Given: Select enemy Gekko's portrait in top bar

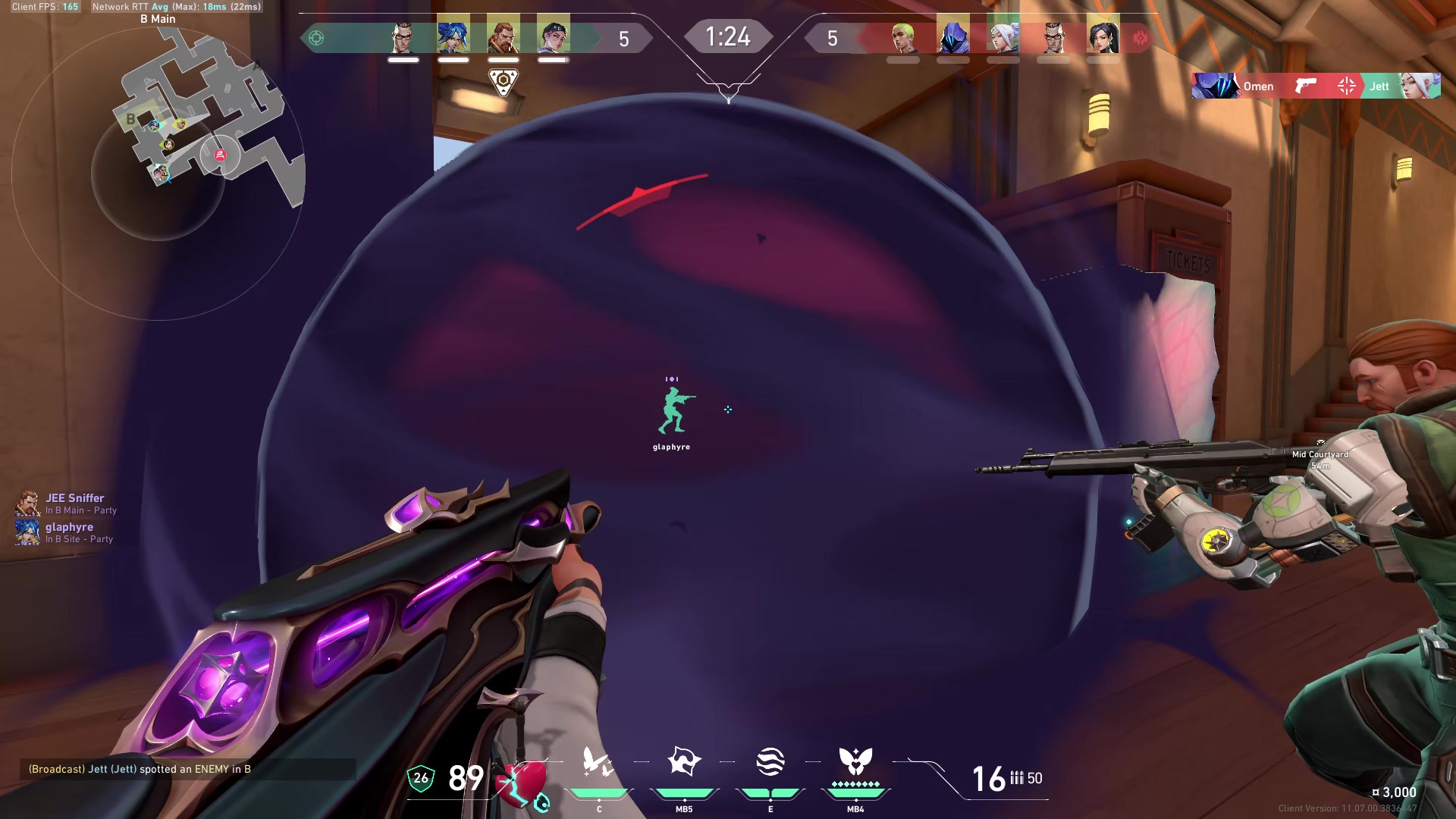Looking at the screenshot, I should click(x=902, y=37).
